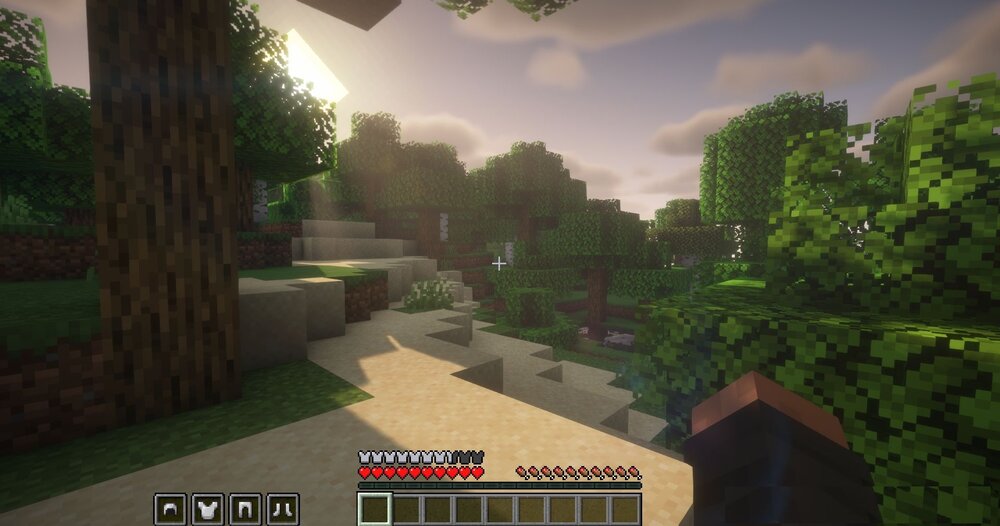The image size is (1000, 526).
Task: Select the helmet armor slot
Action: [170, 510]
